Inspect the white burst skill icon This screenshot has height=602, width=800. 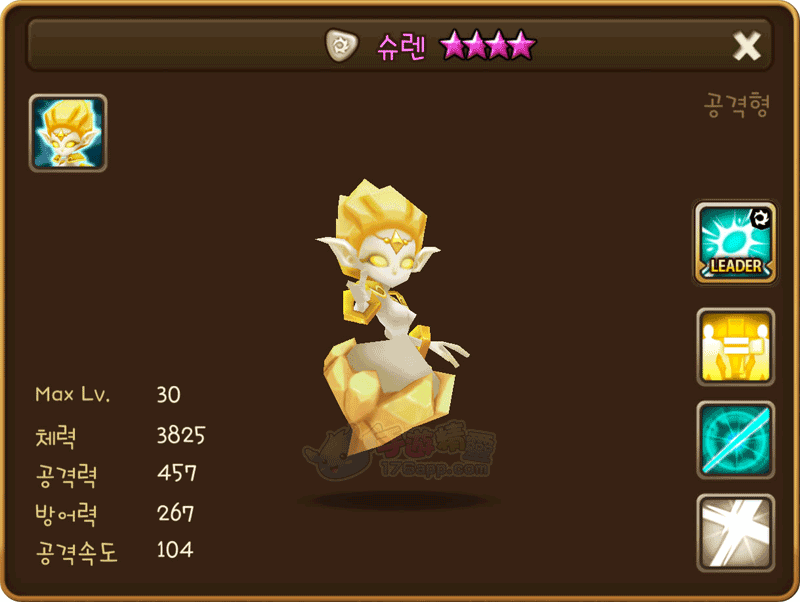[x=735, y=533]
